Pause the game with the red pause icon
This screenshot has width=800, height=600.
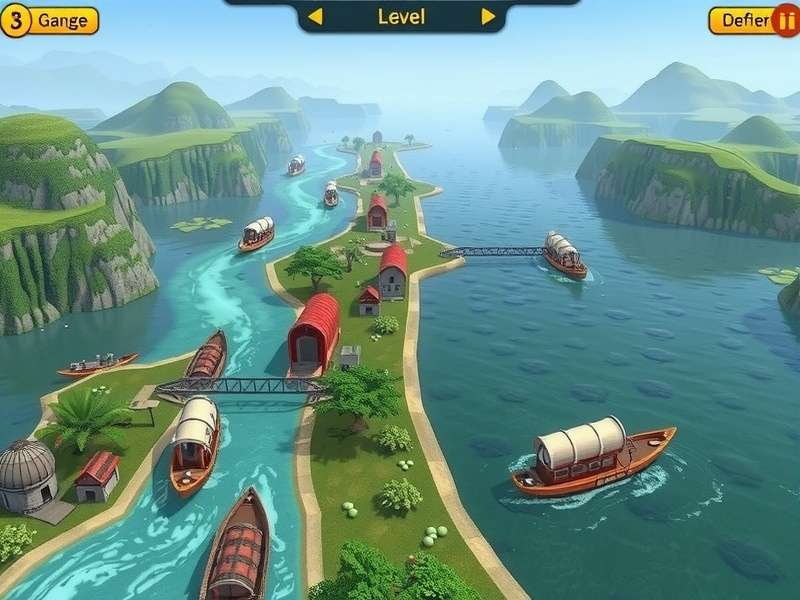787,20
